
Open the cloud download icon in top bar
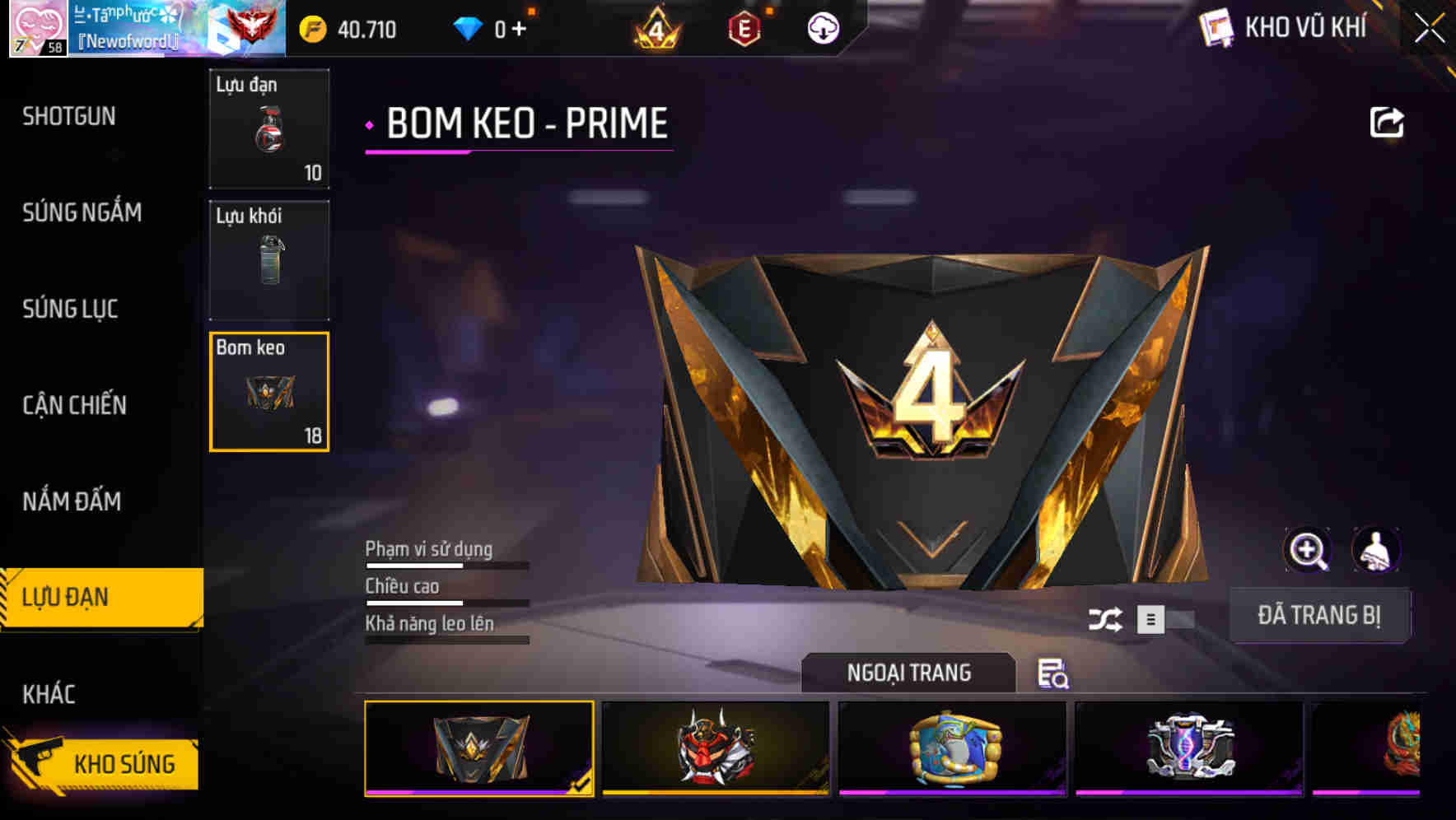tap(823, 27)
